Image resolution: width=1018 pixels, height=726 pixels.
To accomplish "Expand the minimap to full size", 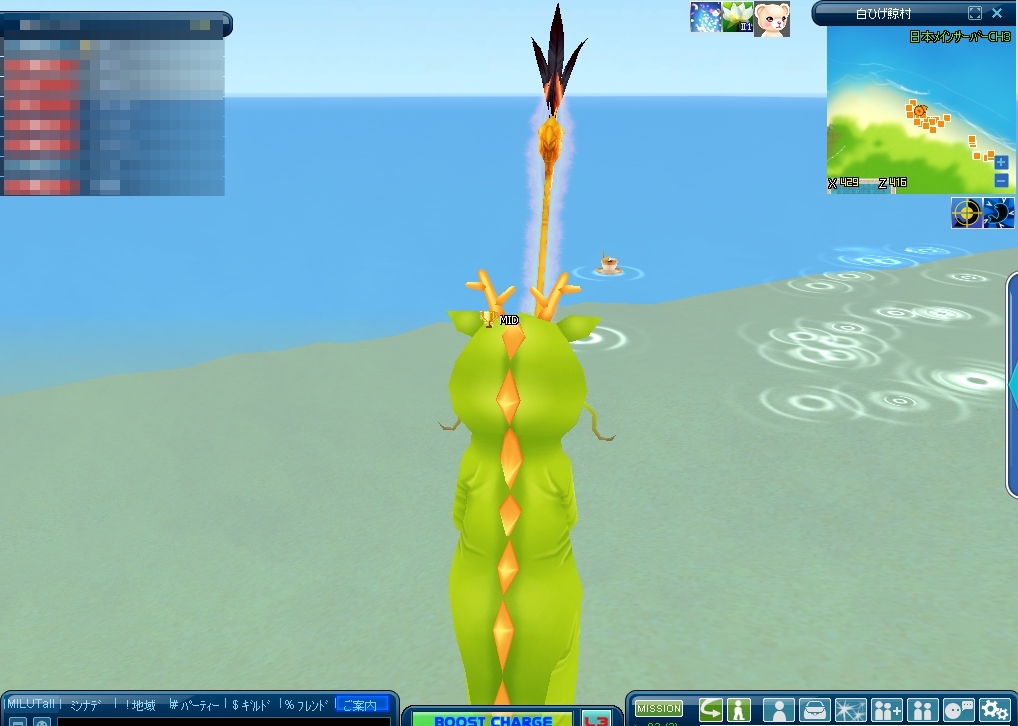I will click(x=975, y=13).
